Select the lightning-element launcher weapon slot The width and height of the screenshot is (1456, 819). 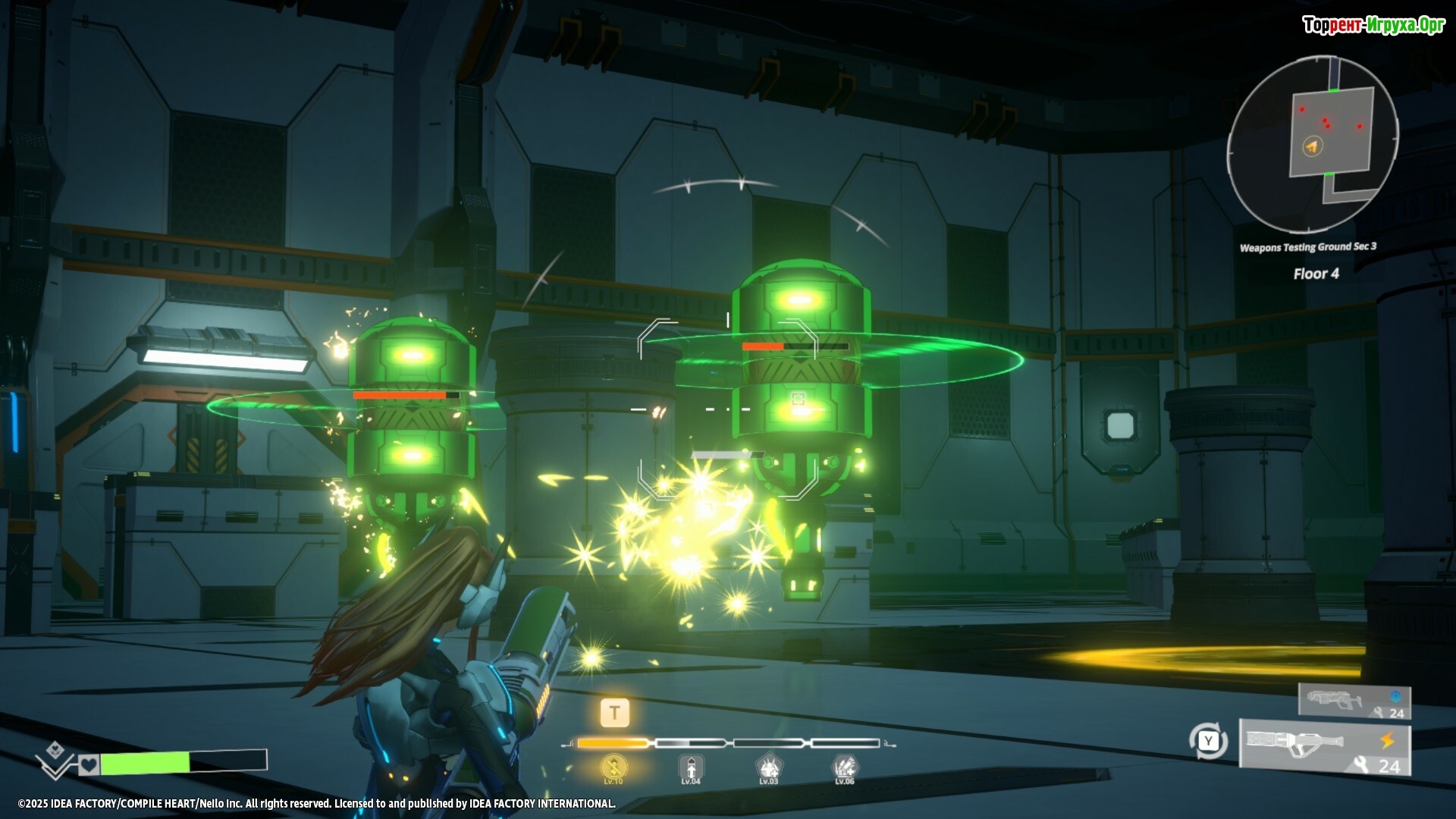coord(1325,748)
